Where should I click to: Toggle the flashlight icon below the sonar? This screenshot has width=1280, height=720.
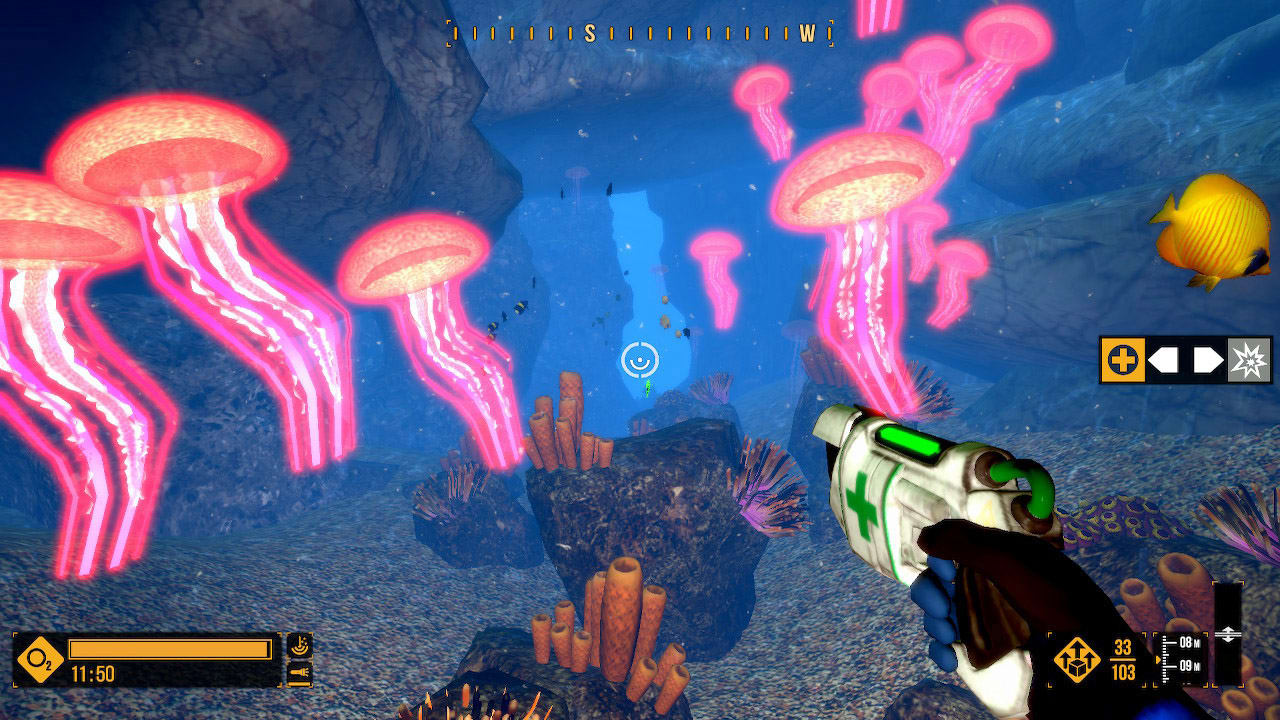[x=300, y=672]
